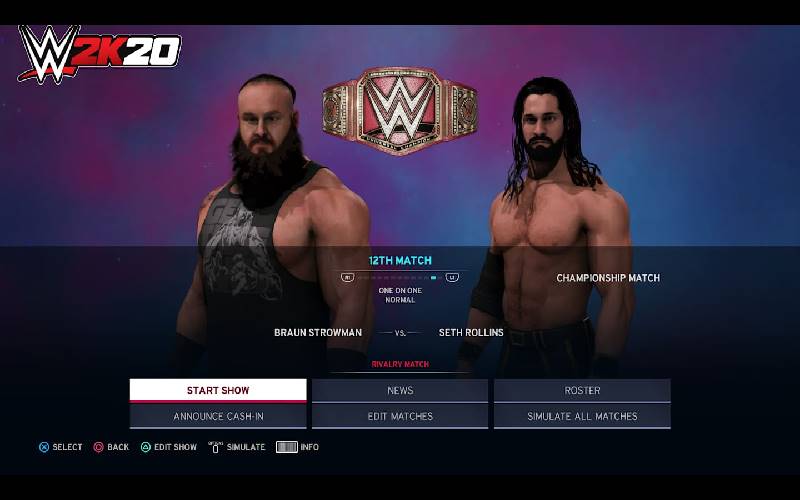Open the News menu
This screenshot has width=800, height=500.
click(x=400, y=390)
